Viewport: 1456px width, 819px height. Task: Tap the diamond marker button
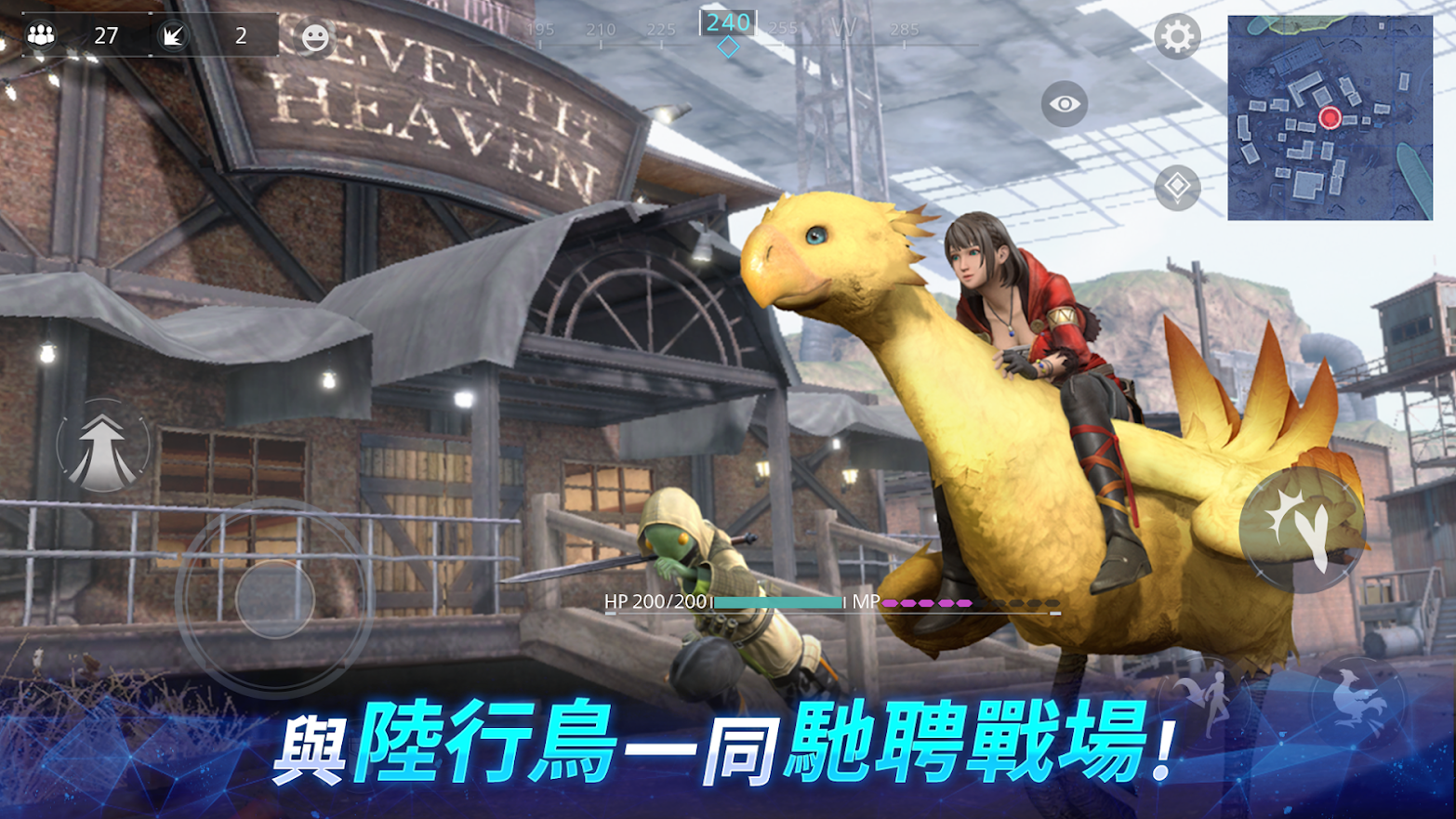point(1177,186)
